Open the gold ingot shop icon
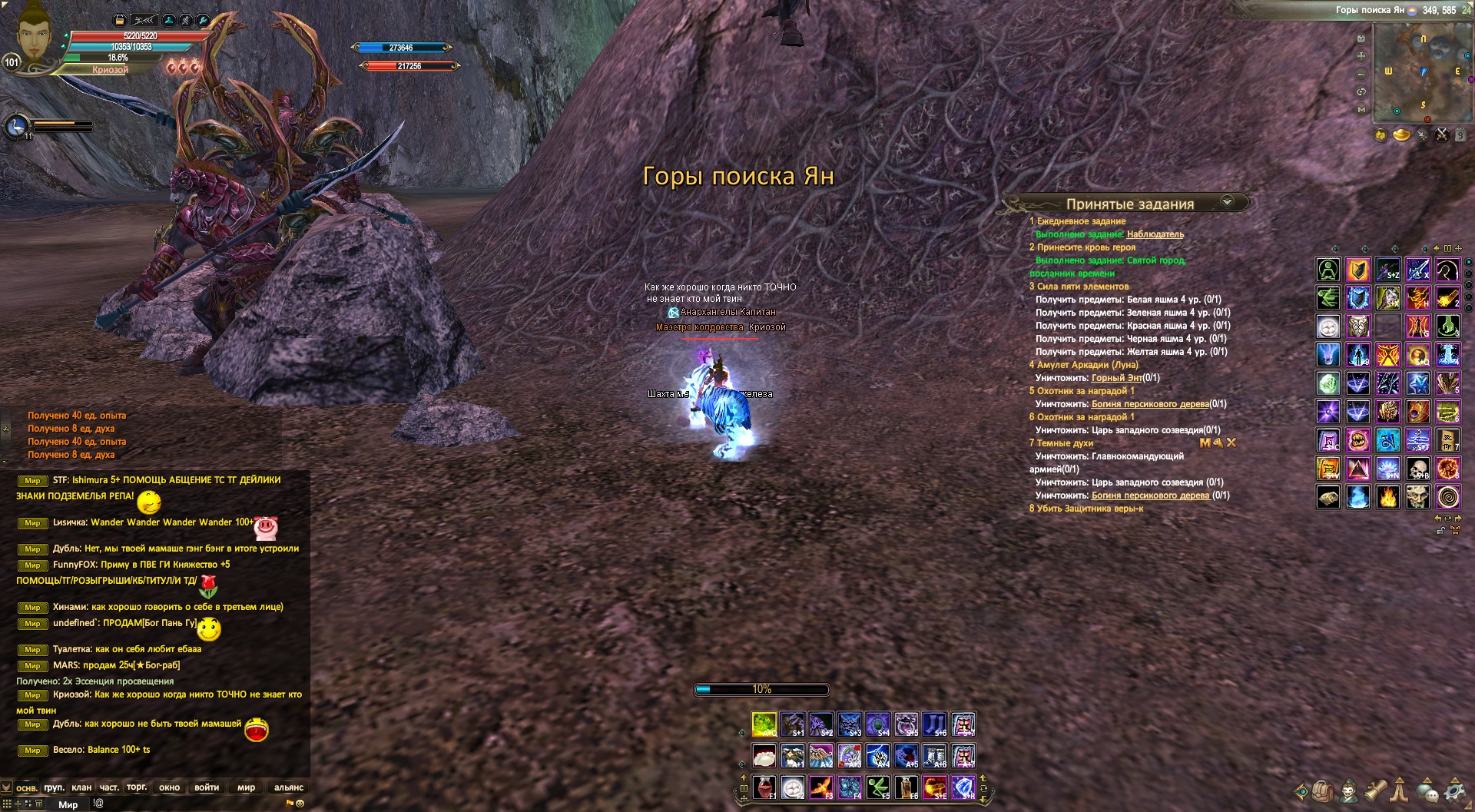 (x=1402, y=135)
